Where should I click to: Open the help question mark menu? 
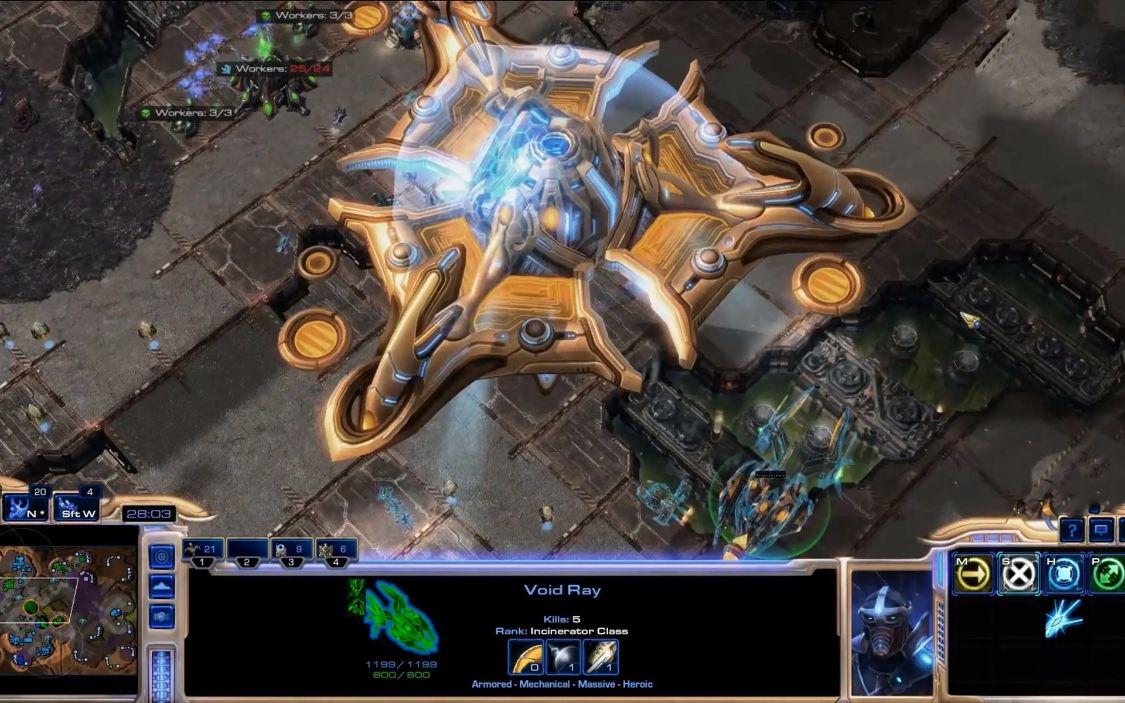click(1072, 530)
